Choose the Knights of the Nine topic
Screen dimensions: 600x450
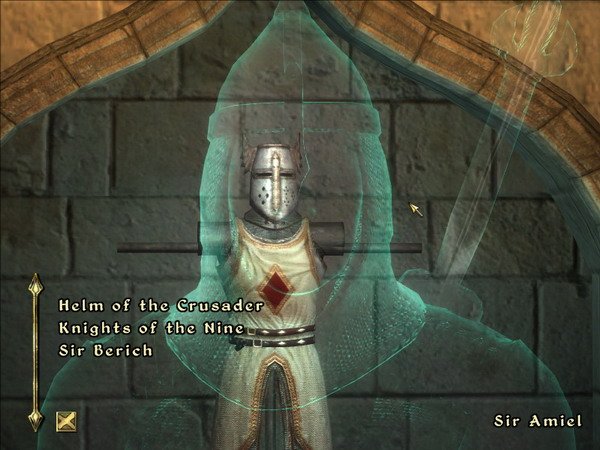[152, 328]
